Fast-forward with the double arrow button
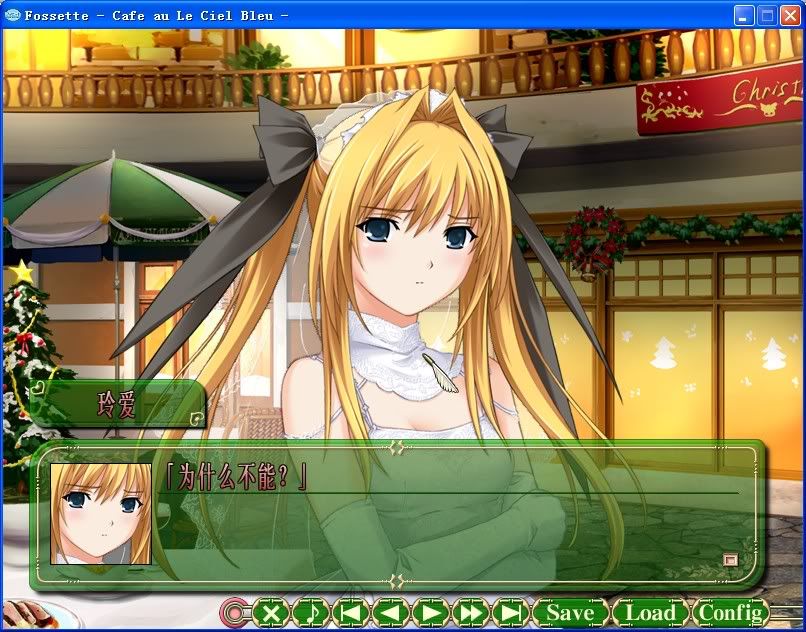 click(x=471, y=612)
